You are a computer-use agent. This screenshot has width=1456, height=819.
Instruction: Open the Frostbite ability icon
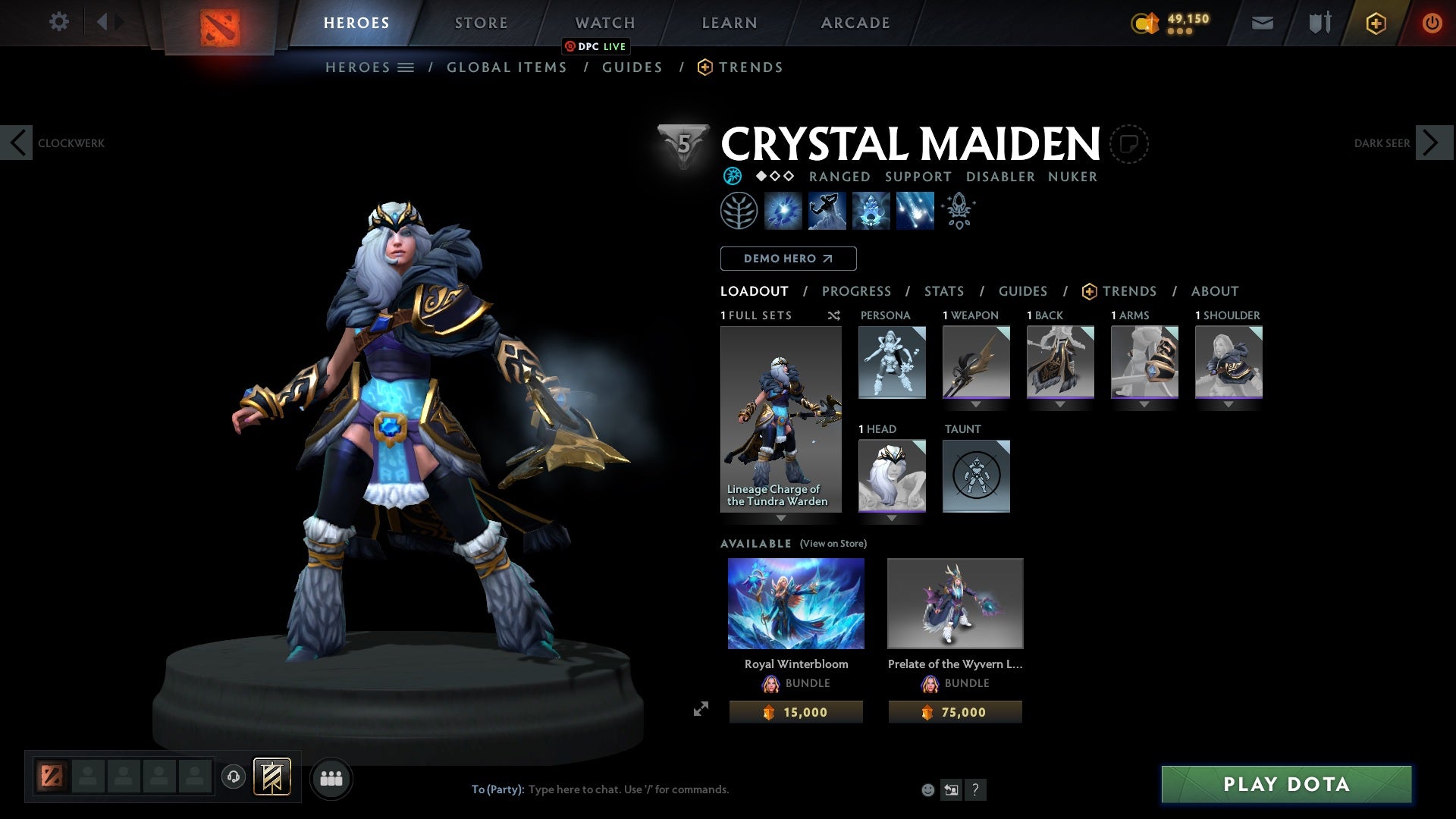(827, 211)
